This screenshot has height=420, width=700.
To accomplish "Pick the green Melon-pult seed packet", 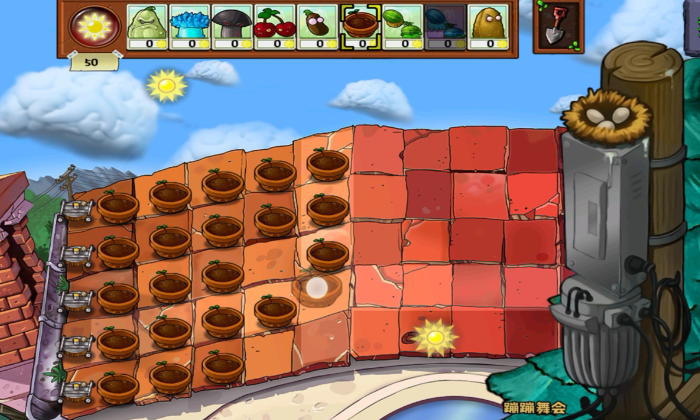I will click(x=403, y=26).
